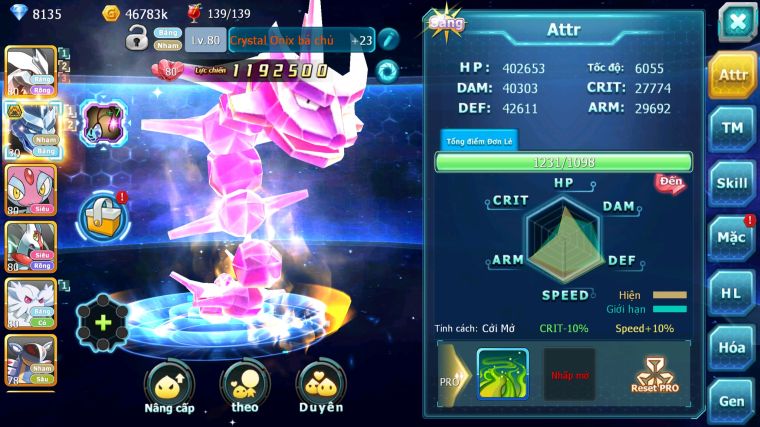760x427 pixels.
Task: Tap the Nâng cấp upgrade button
Action: pyautogui.click(x=169, y=385)
